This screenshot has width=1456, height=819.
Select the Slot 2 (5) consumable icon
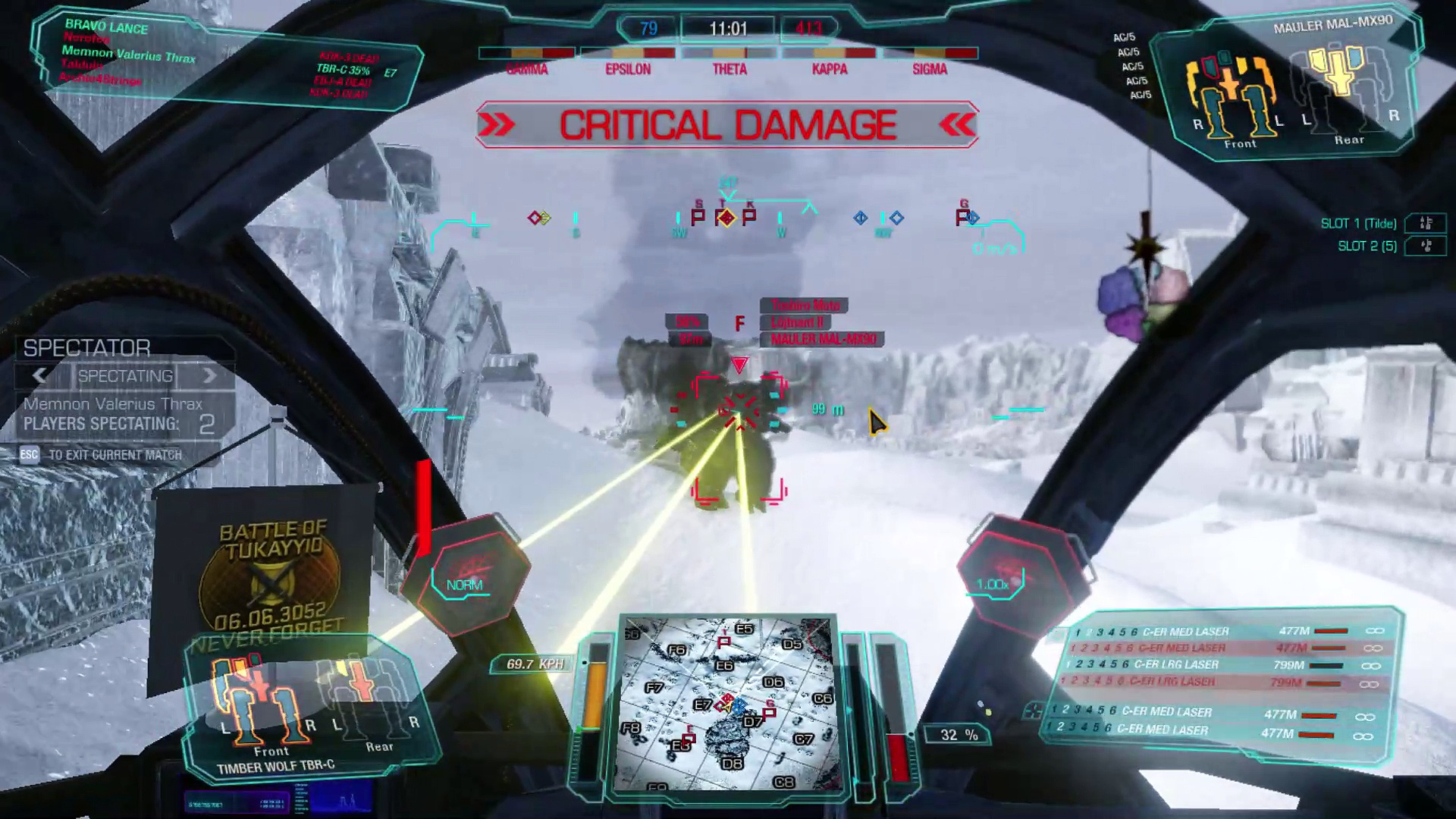[x=1426, y=246]
